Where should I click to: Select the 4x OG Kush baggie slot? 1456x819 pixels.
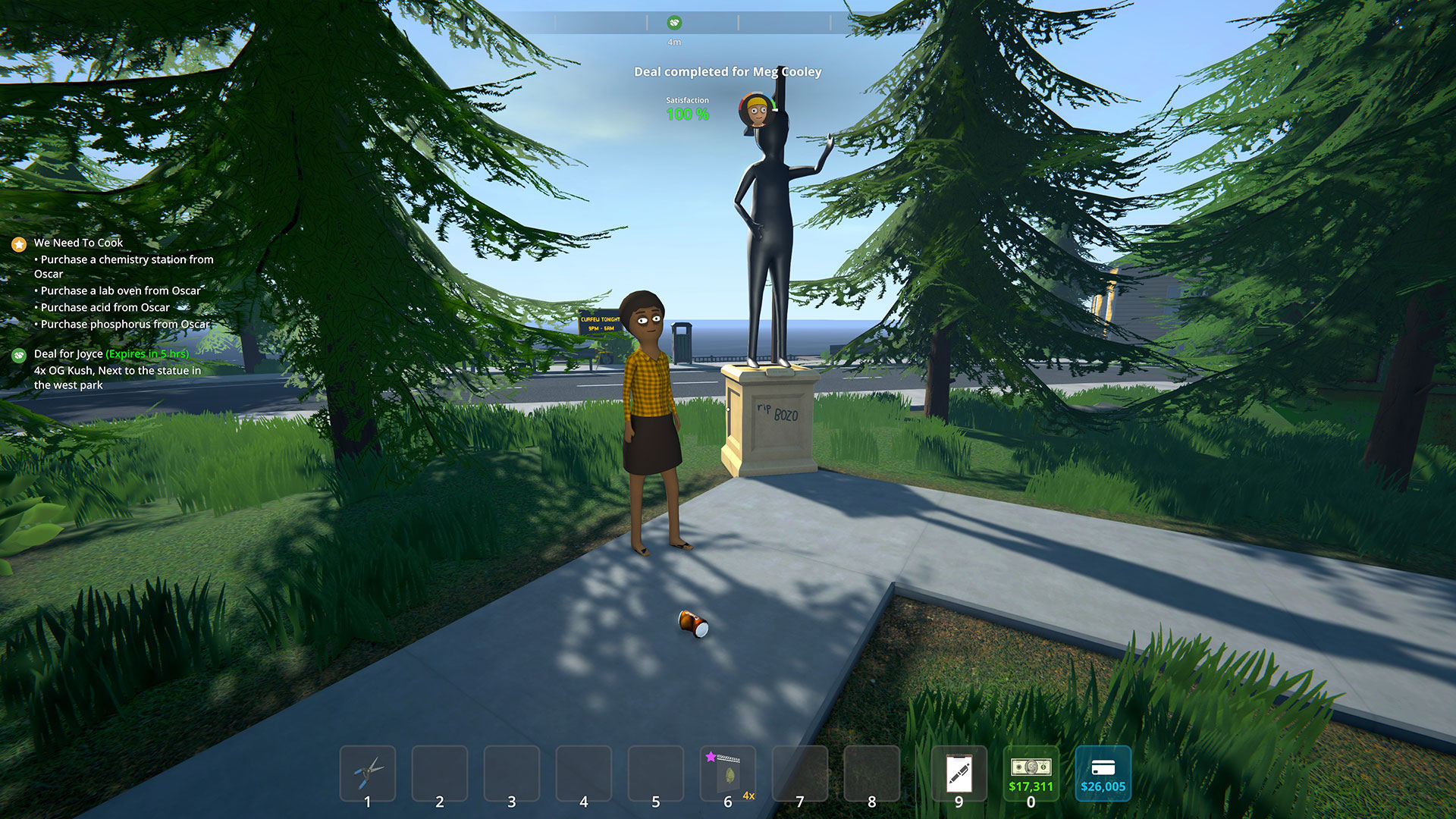tap(728, 773)
